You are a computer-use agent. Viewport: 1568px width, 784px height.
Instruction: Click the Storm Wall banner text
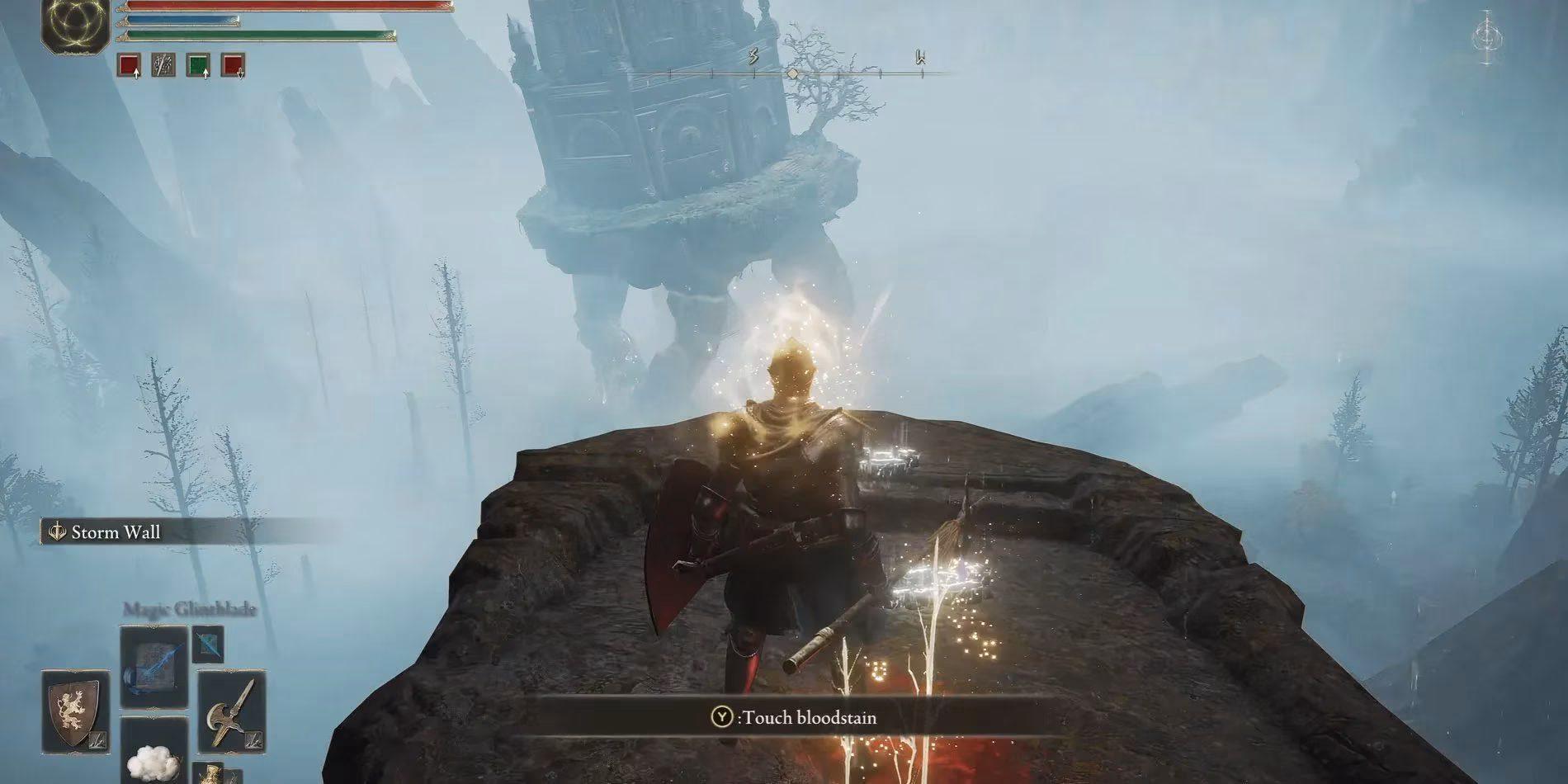tap(116, 532)
